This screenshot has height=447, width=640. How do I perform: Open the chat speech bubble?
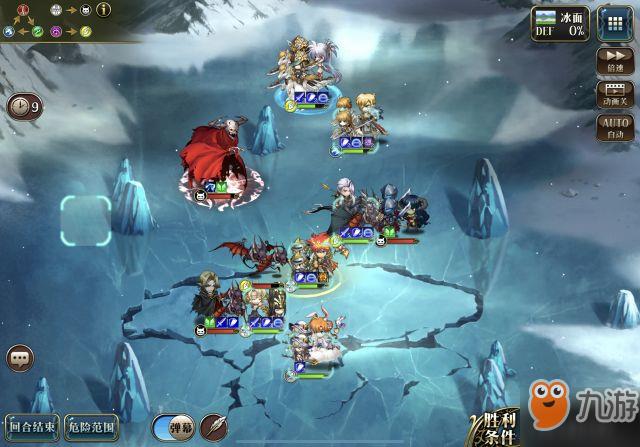20,358
